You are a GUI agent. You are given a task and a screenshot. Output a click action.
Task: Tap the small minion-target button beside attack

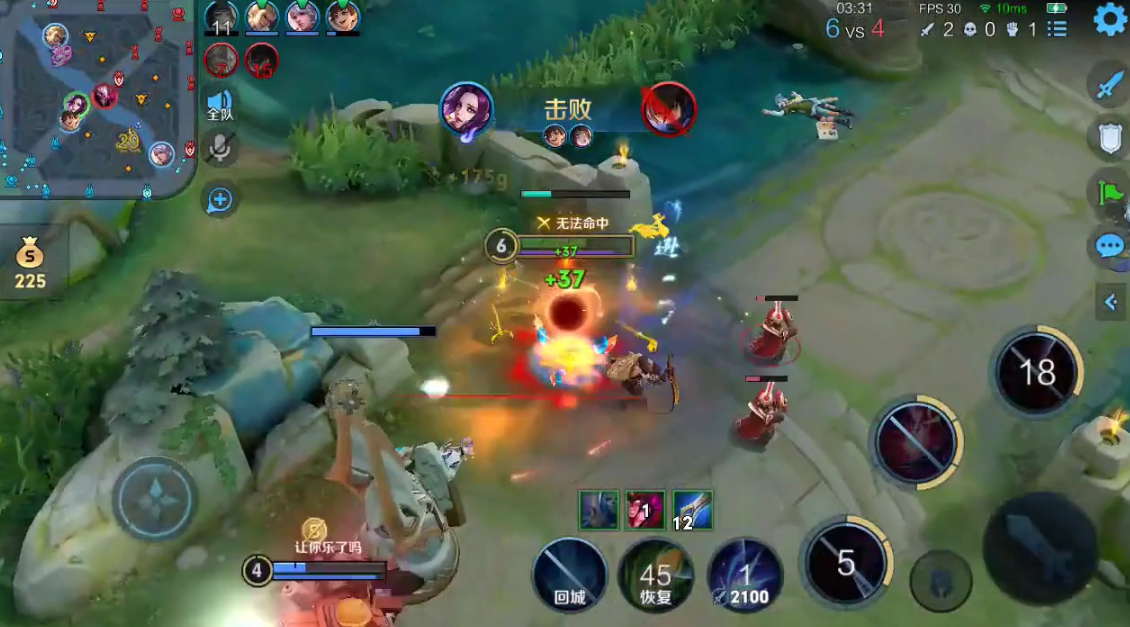tap(942, 580)
